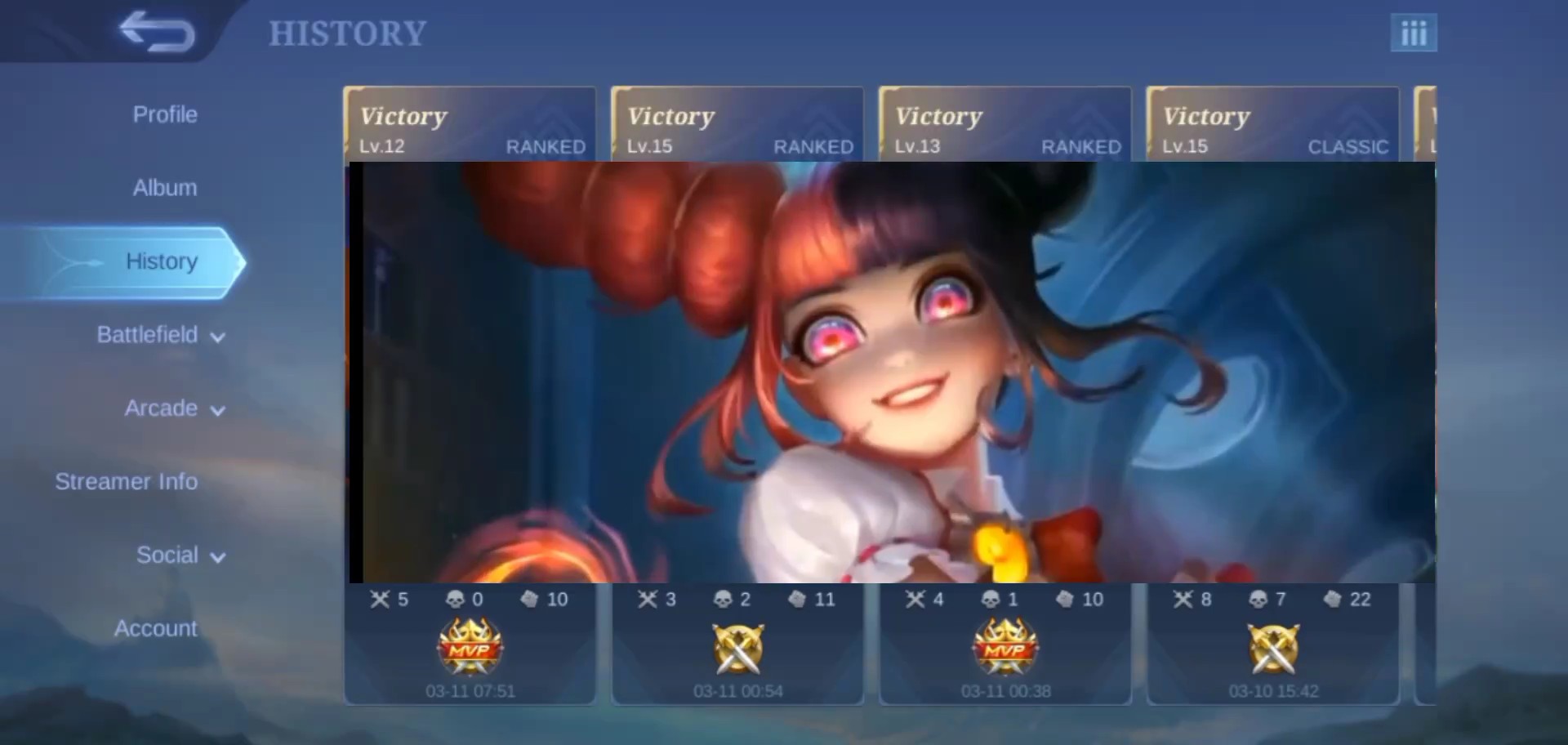Open the Profile tab
Image resolution: width=1568 pixels, height=745 pixels.
165,114
